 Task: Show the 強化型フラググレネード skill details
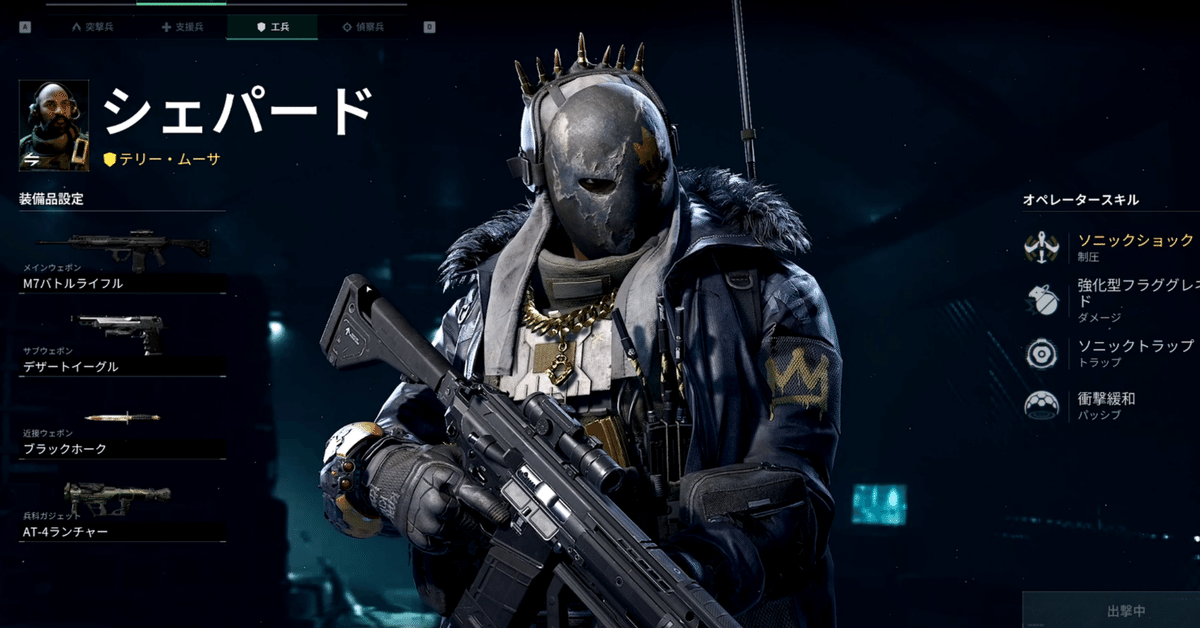point(1110,300)
